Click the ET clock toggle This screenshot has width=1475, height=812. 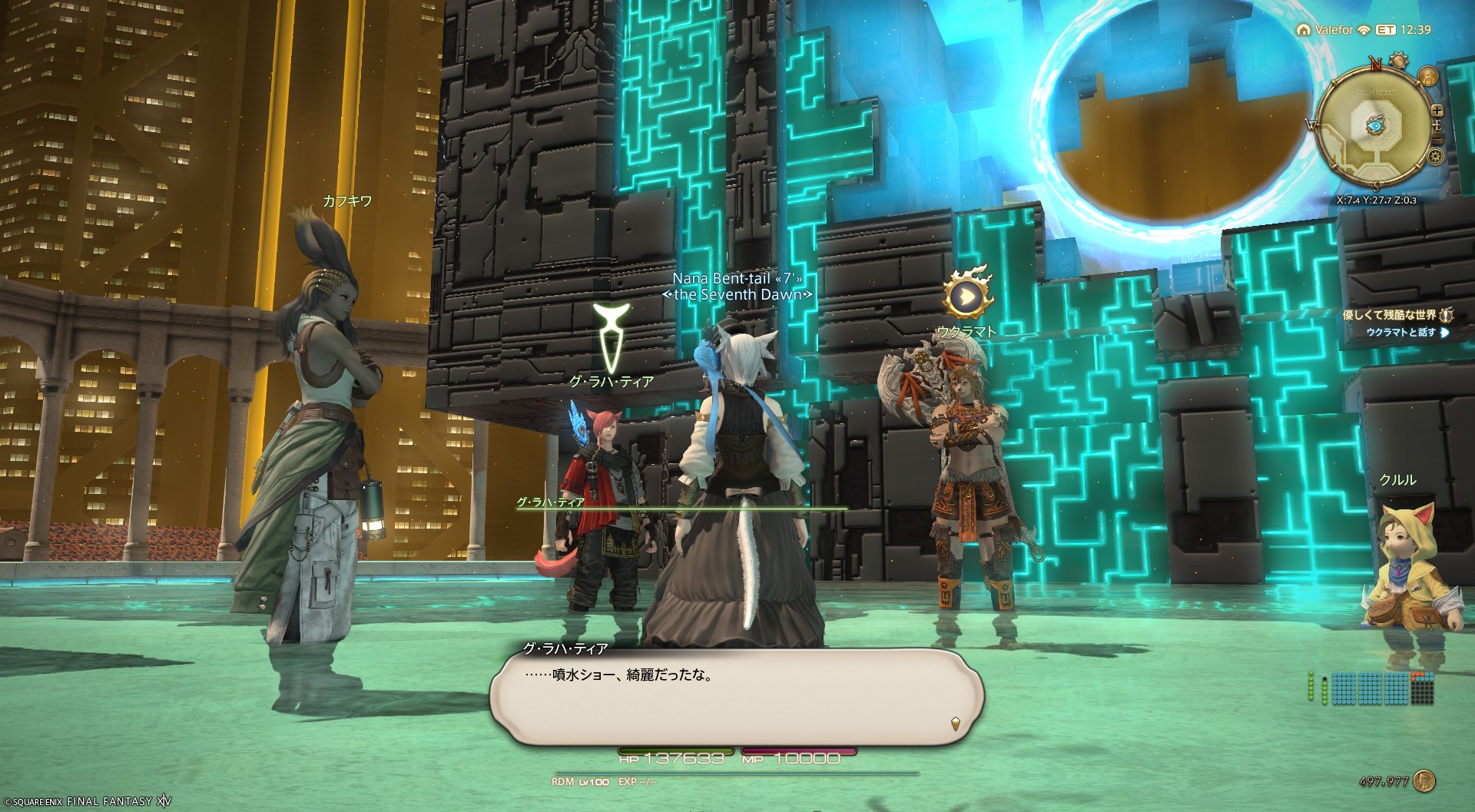tap(1385, 30)
